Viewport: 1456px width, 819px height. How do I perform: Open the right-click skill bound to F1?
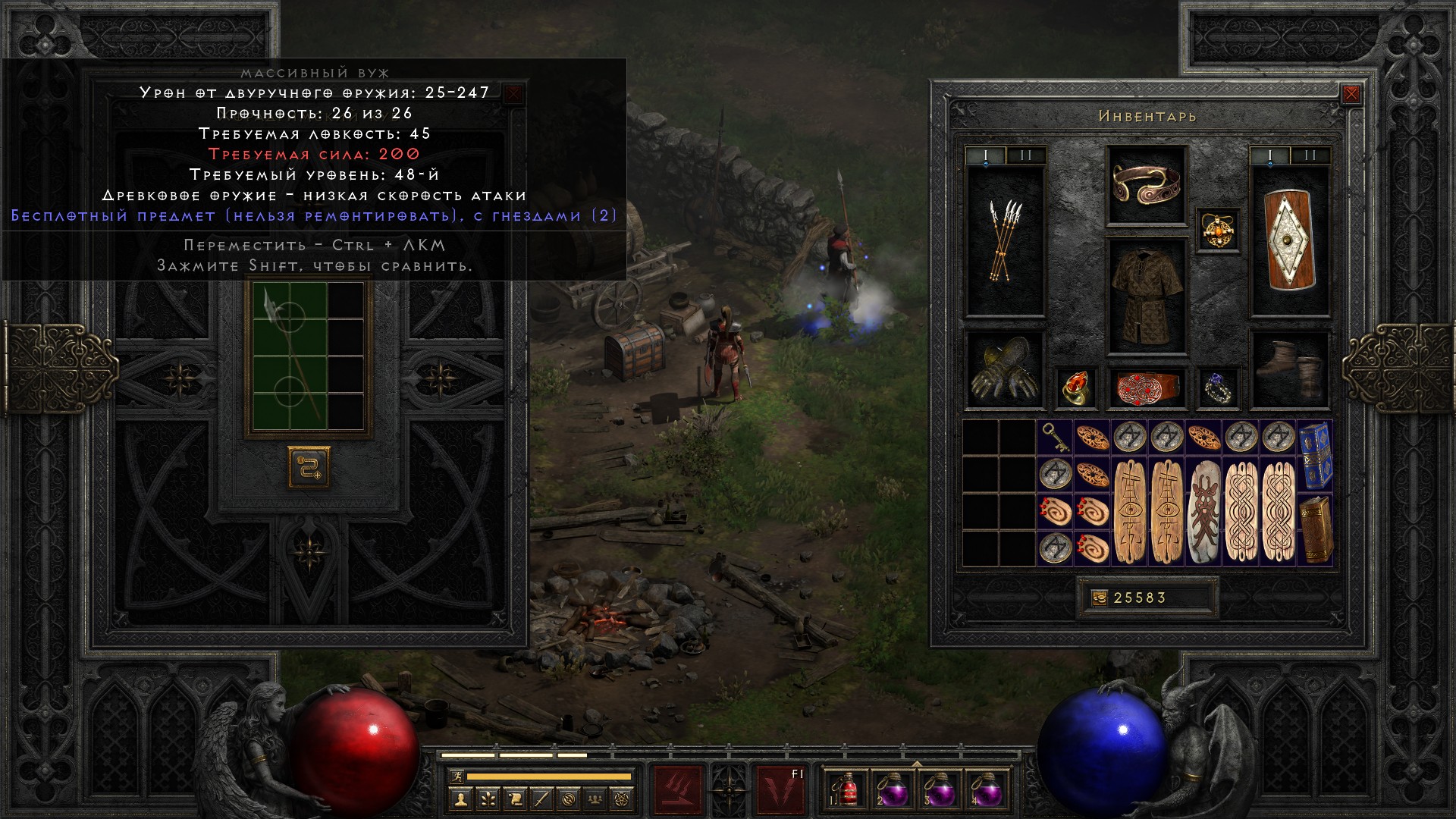coord(782,789)
